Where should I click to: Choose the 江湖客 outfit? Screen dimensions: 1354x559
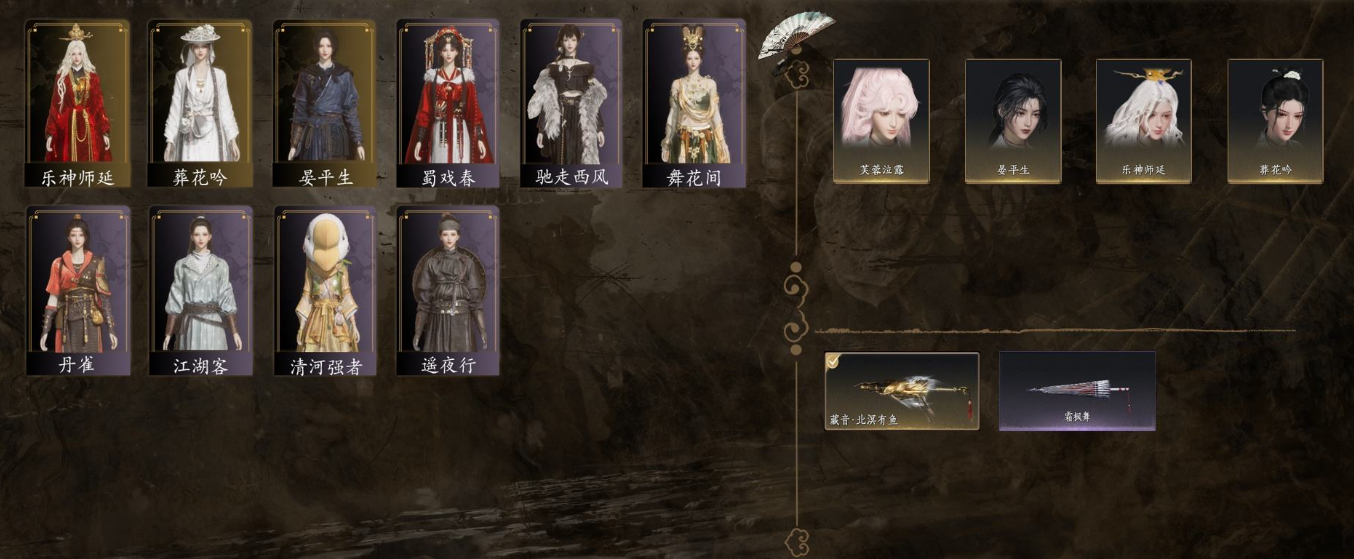pyautogui.click(x=201, y=290)
